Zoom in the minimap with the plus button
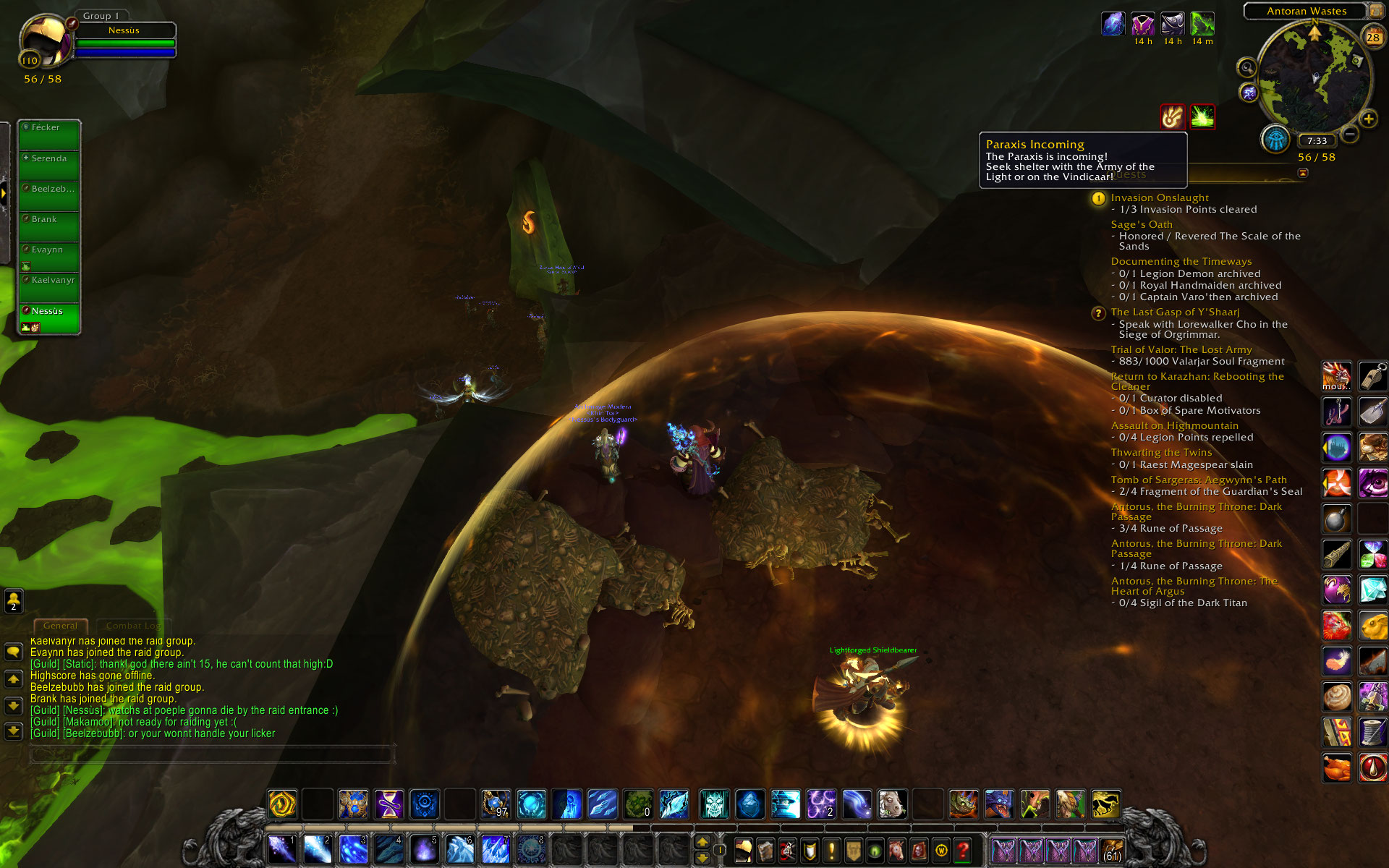 (x=1368, y=119)
